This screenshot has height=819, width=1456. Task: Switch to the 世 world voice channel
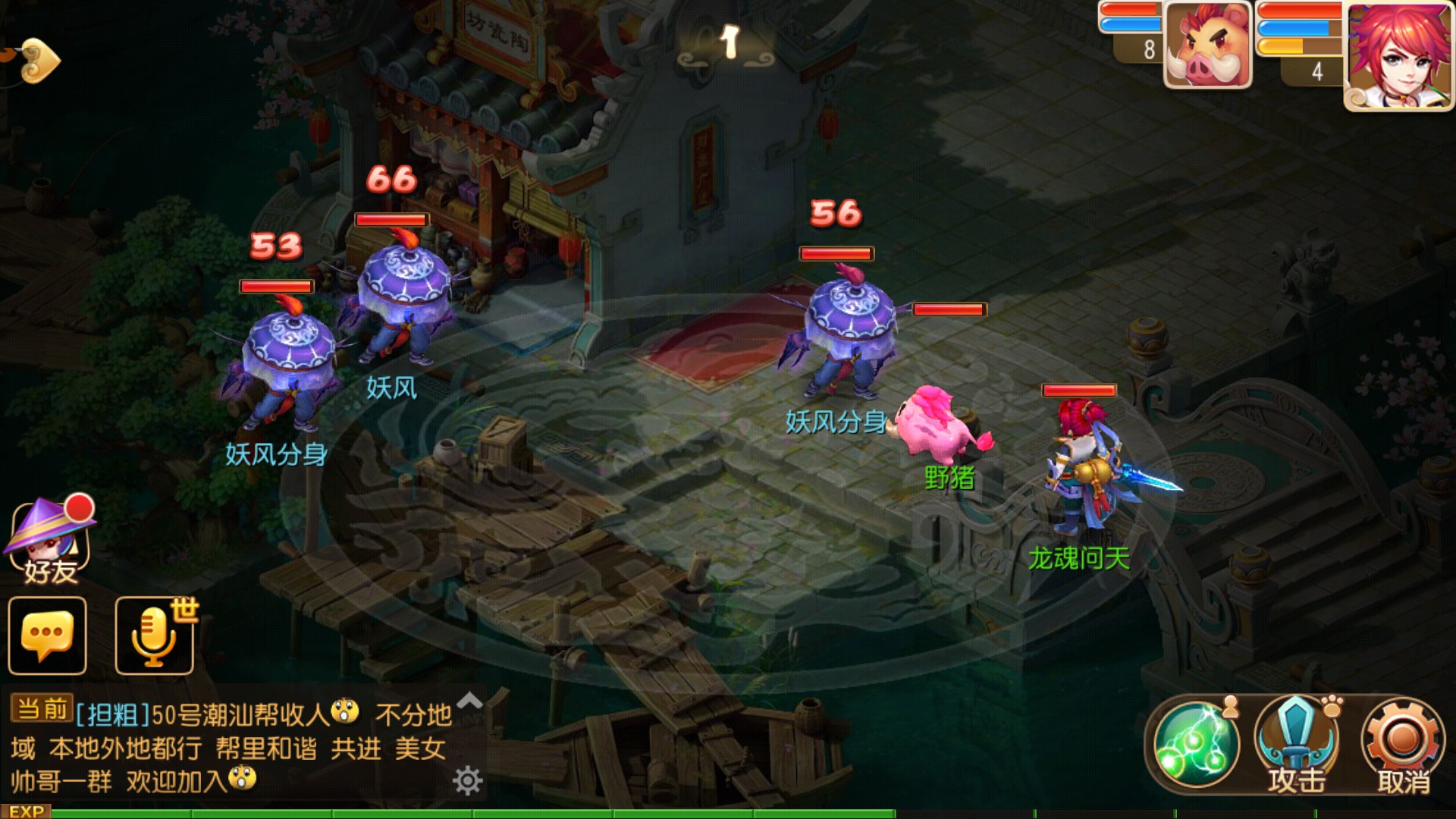tap(184, 611)
